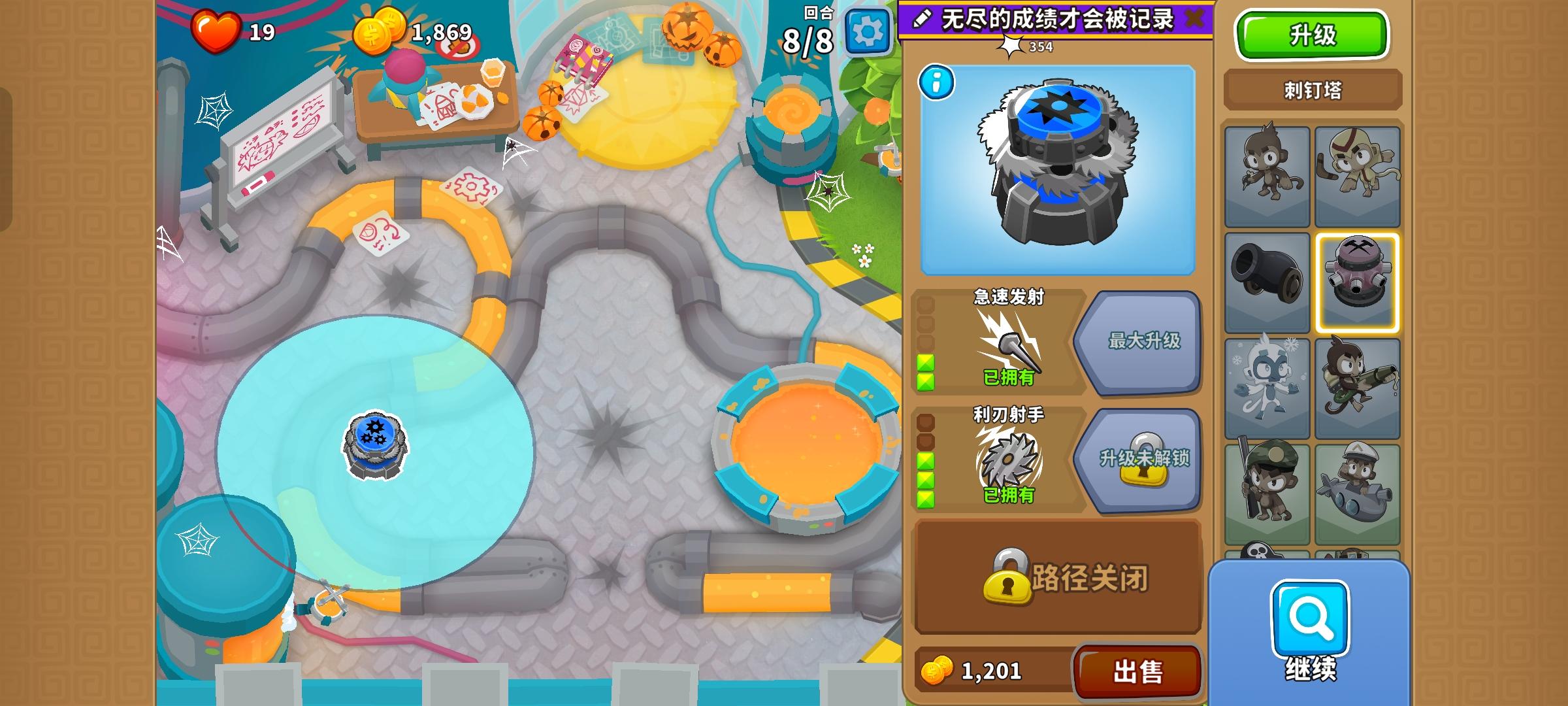Open the settings gear menu
The width and height of the screenshot is (1568, 706).
(x=868, y=31)
